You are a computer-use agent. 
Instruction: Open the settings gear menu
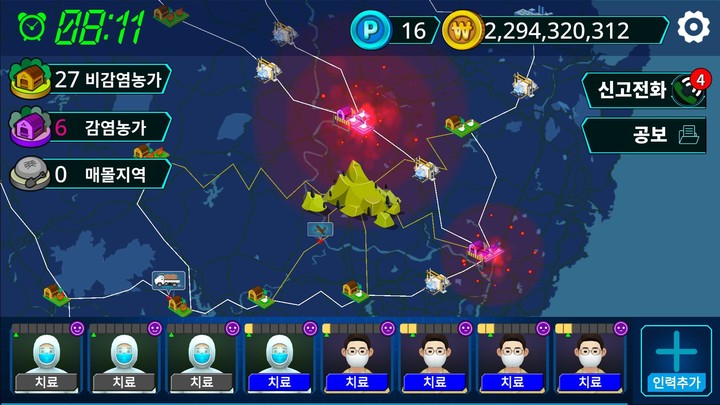pyautogui.click(x=693, y=28)
